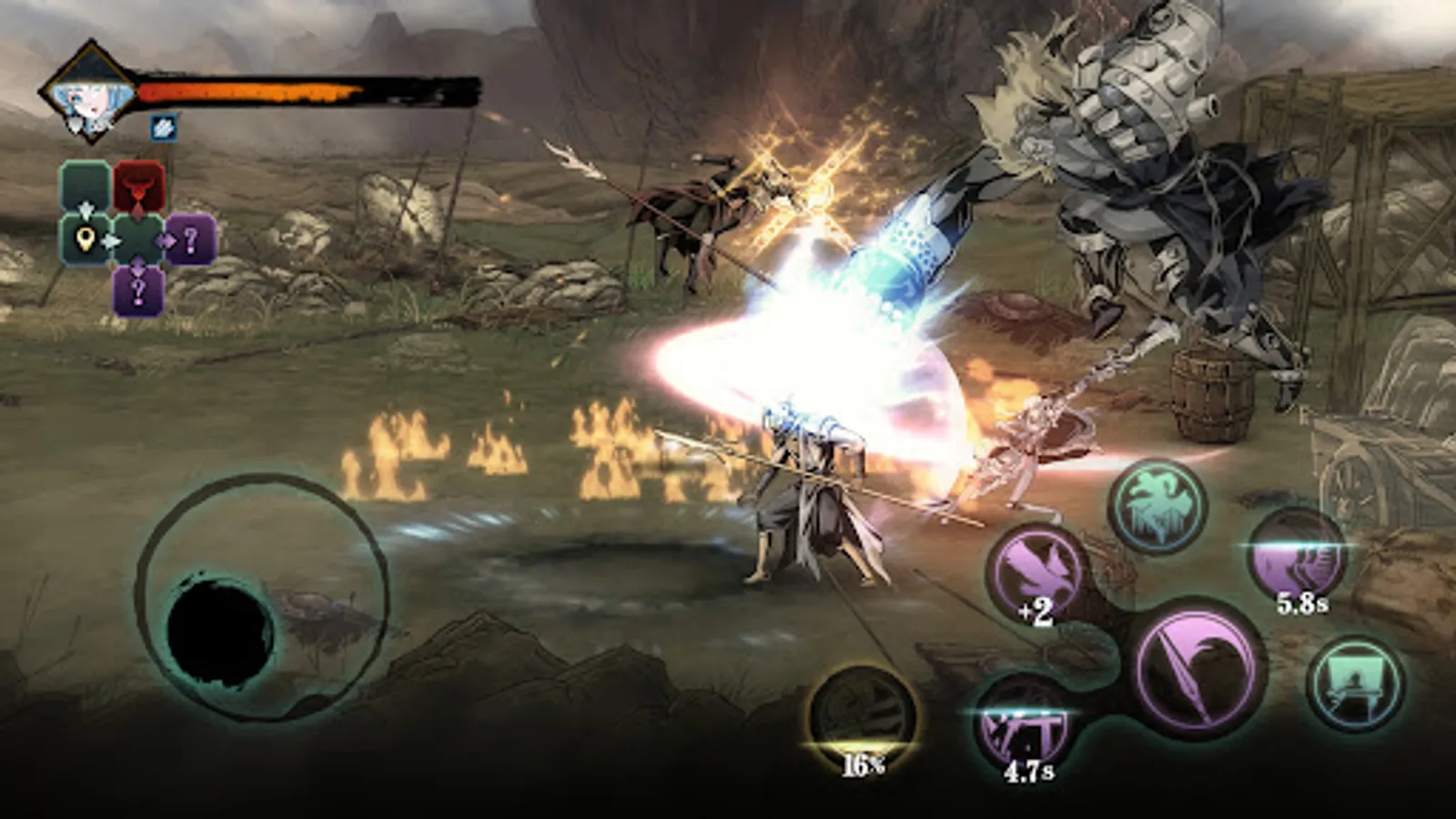Tap the empty green tile atop the combo grid
The image size is (1456, 819).
click(x=86, y=186)
